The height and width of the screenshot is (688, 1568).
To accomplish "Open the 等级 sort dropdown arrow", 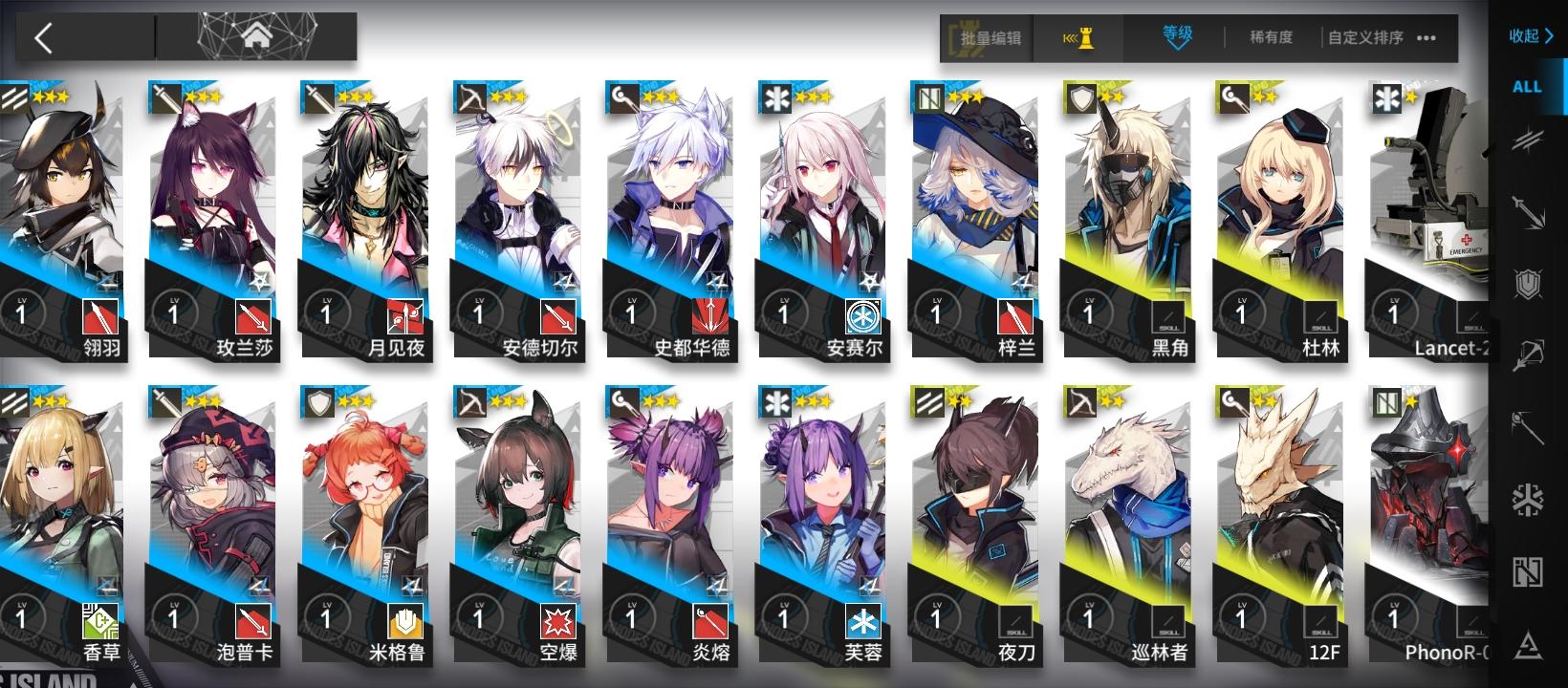I will pyautogui.click(x=1178, y=47).
